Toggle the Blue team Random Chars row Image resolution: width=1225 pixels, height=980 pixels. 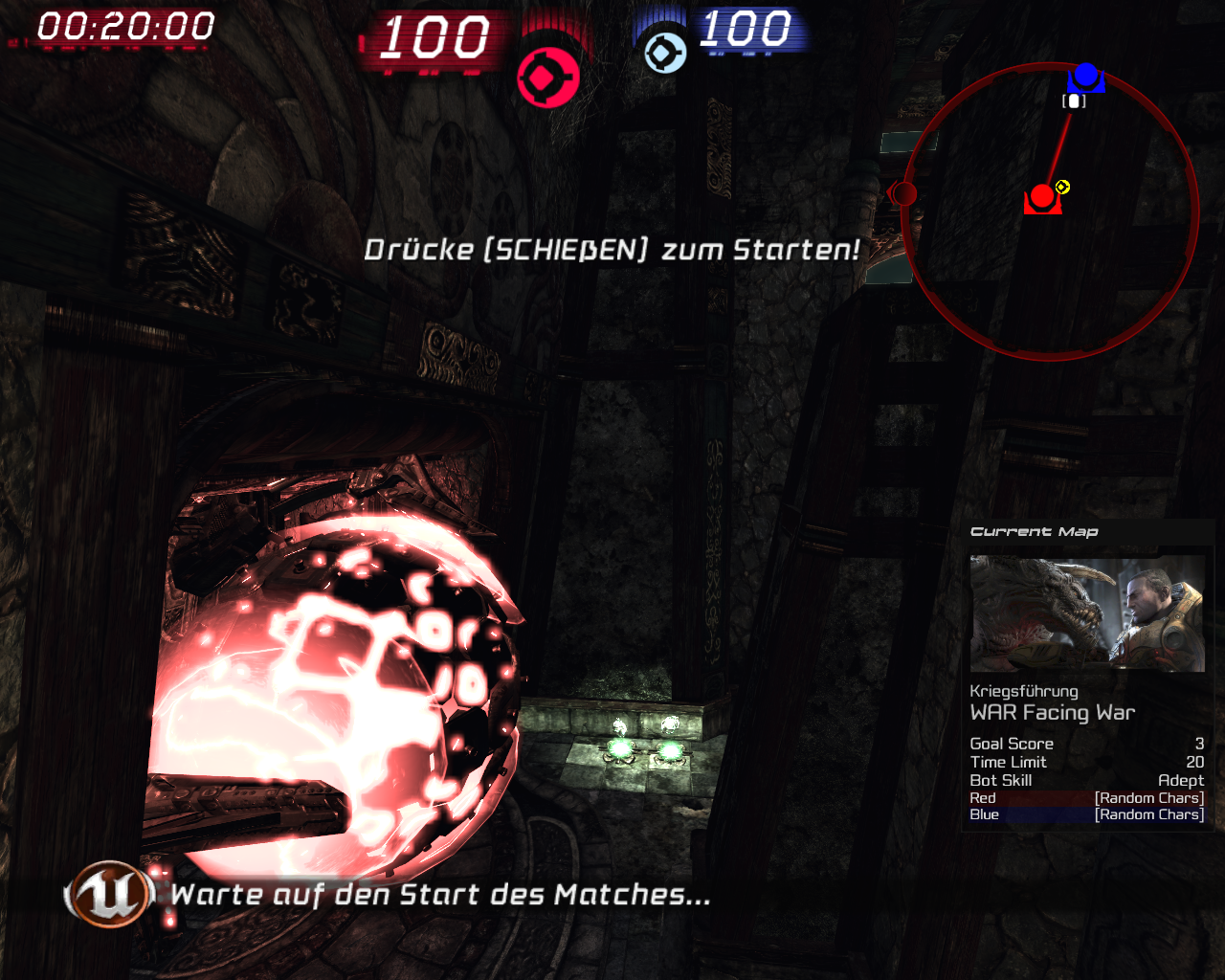click(1087, 813)
